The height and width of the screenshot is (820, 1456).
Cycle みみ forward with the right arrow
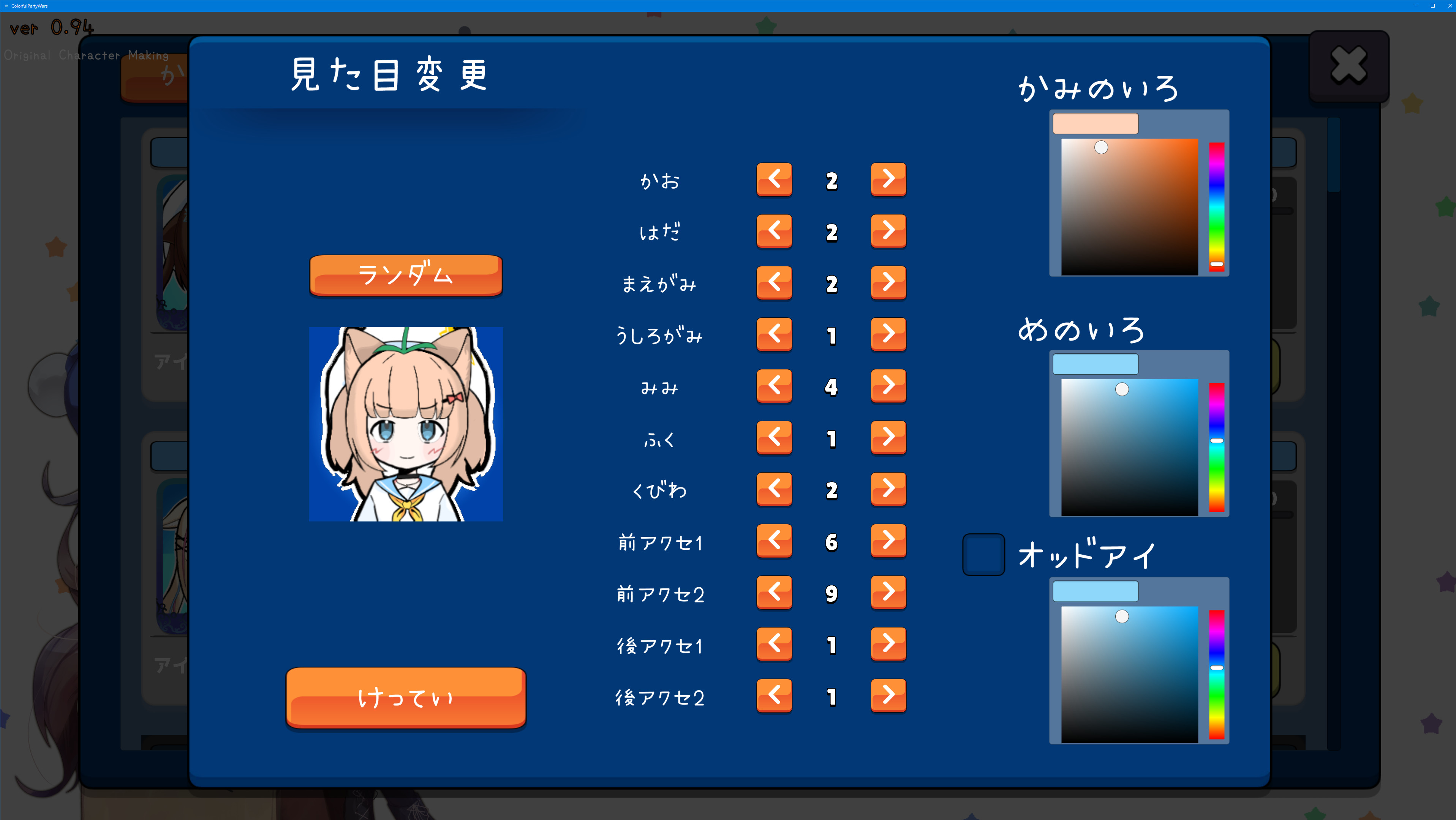coord(888,386)
